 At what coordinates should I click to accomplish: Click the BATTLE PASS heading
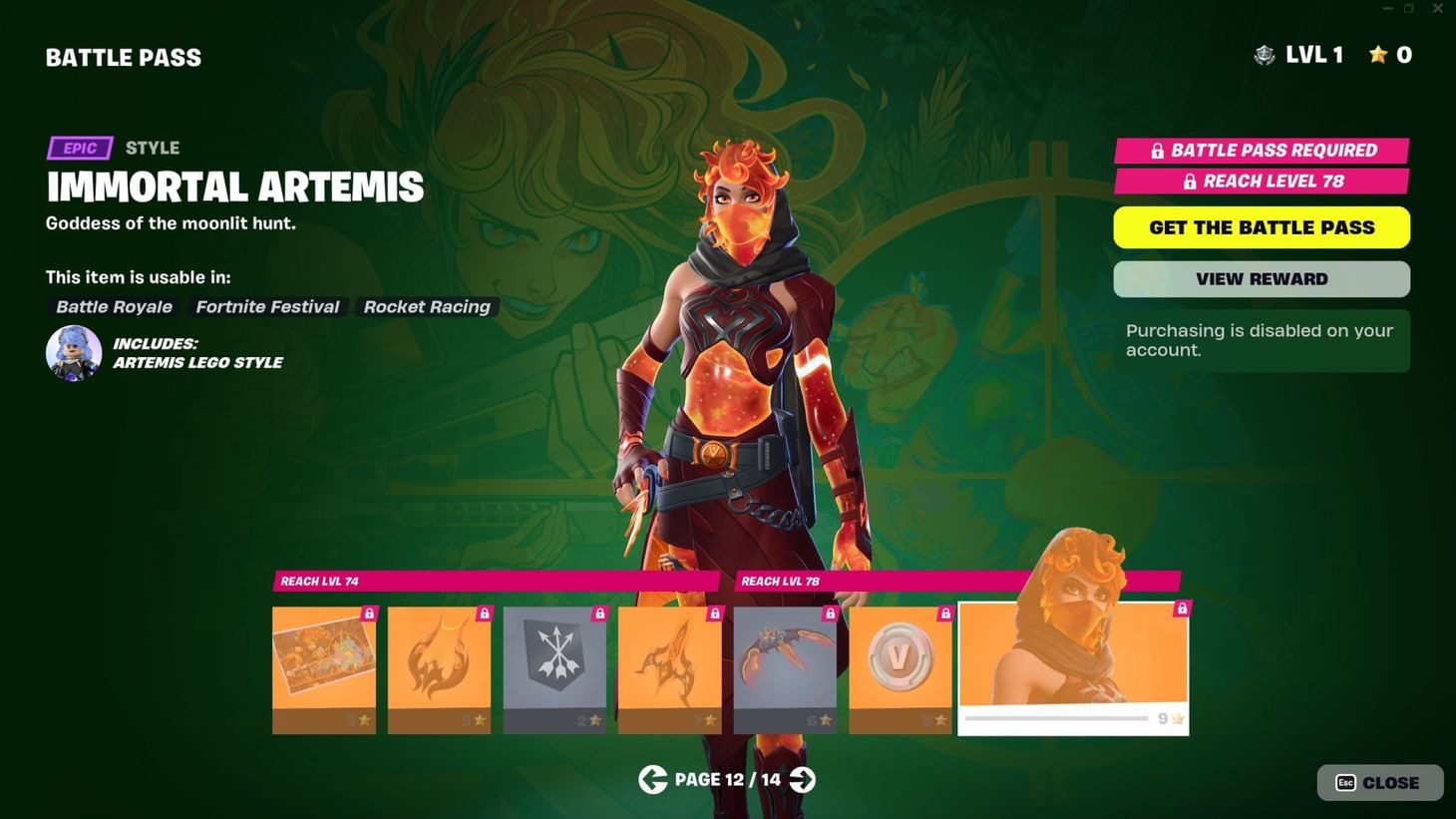[122, 57]
